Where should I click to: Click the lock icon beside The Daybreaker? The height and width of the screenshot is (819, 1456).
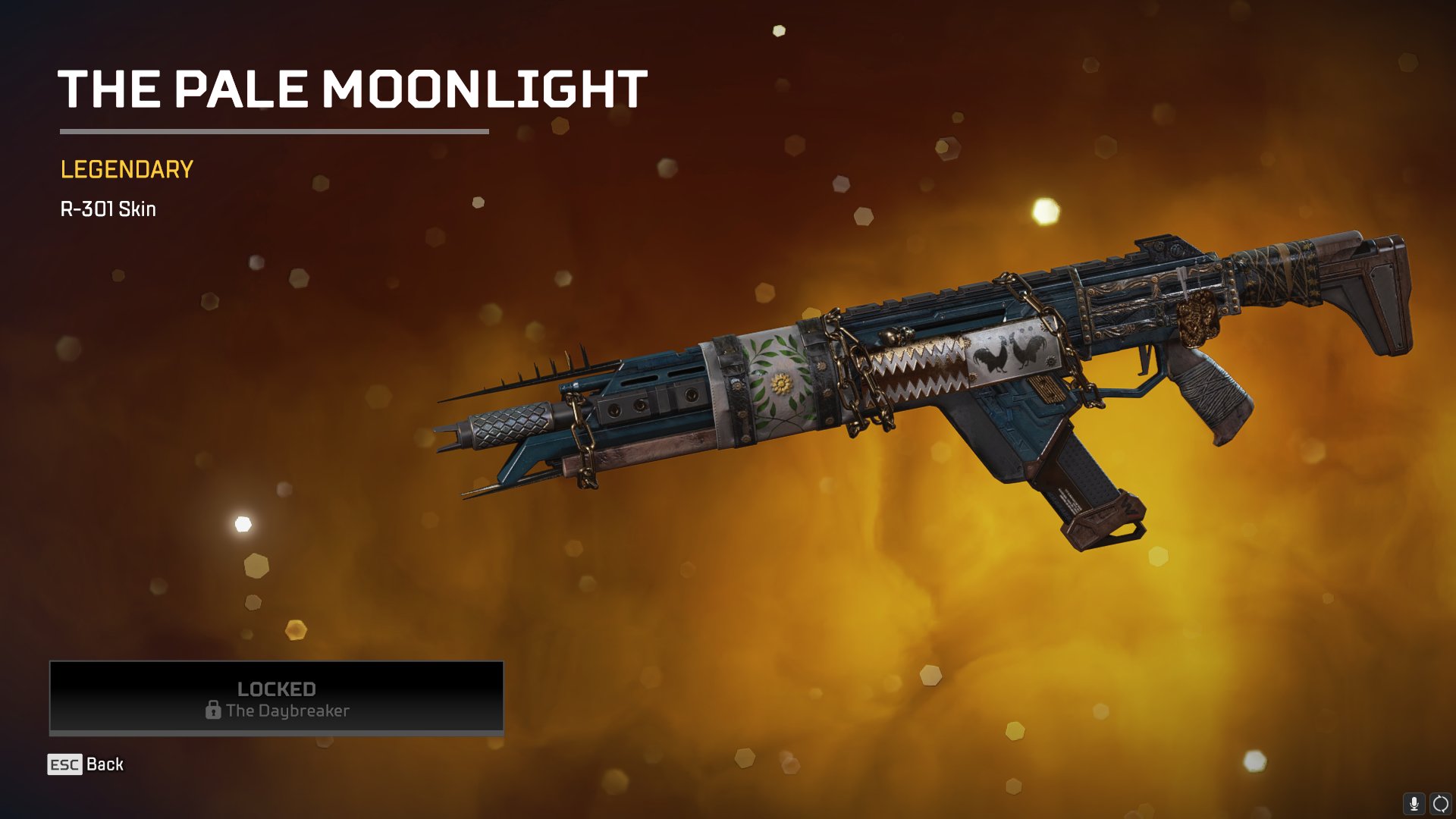pos(212,711)
